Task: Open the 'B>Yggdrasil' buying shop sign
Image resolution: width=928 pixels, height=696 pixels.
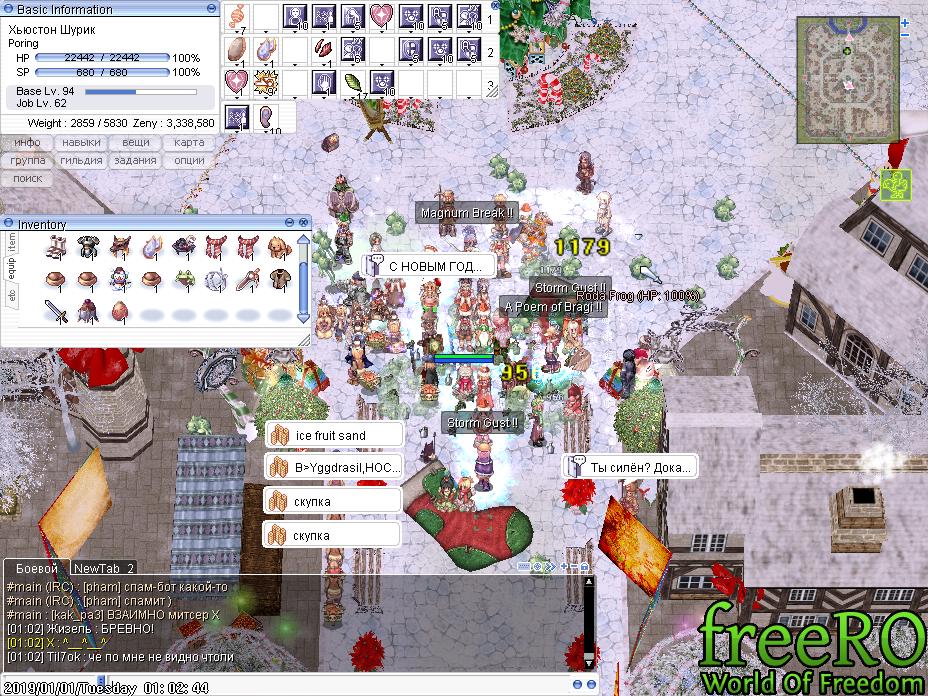Action: [x=334, y=467]
